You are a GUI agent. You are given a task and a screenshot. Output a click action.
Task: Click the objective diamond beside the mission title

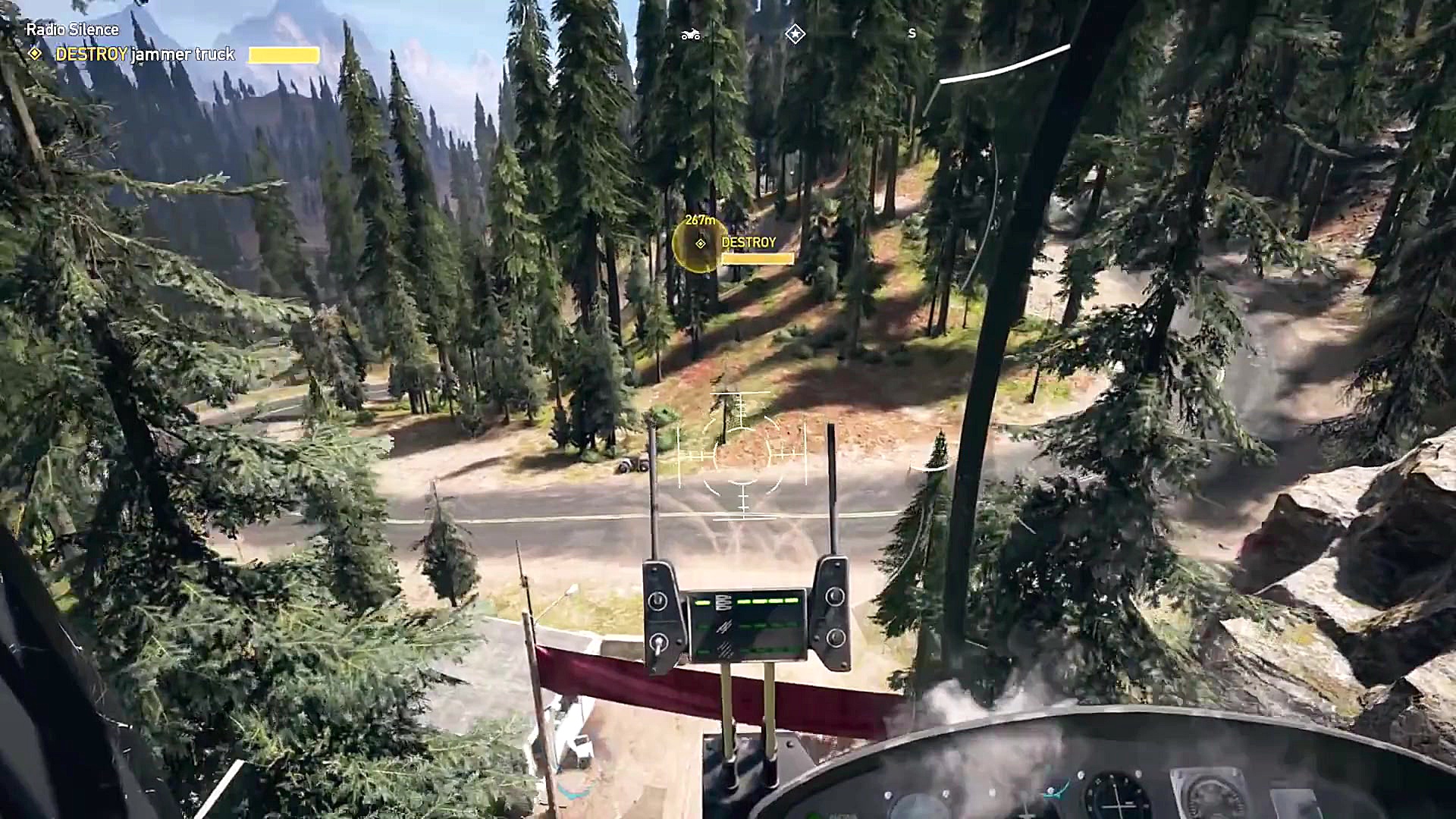coord(33,54)
